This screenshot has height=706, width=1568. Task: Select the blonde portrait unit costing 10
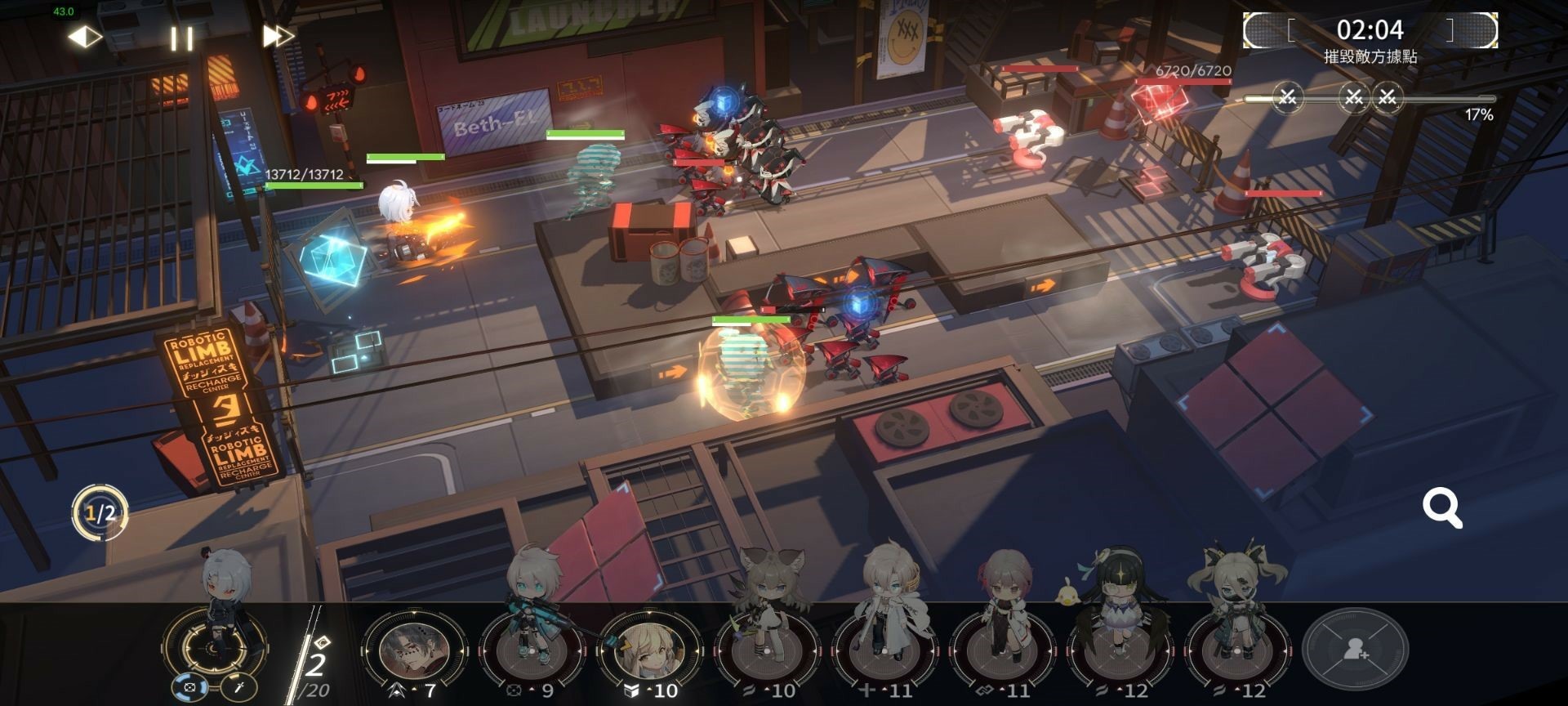(648, 651)
